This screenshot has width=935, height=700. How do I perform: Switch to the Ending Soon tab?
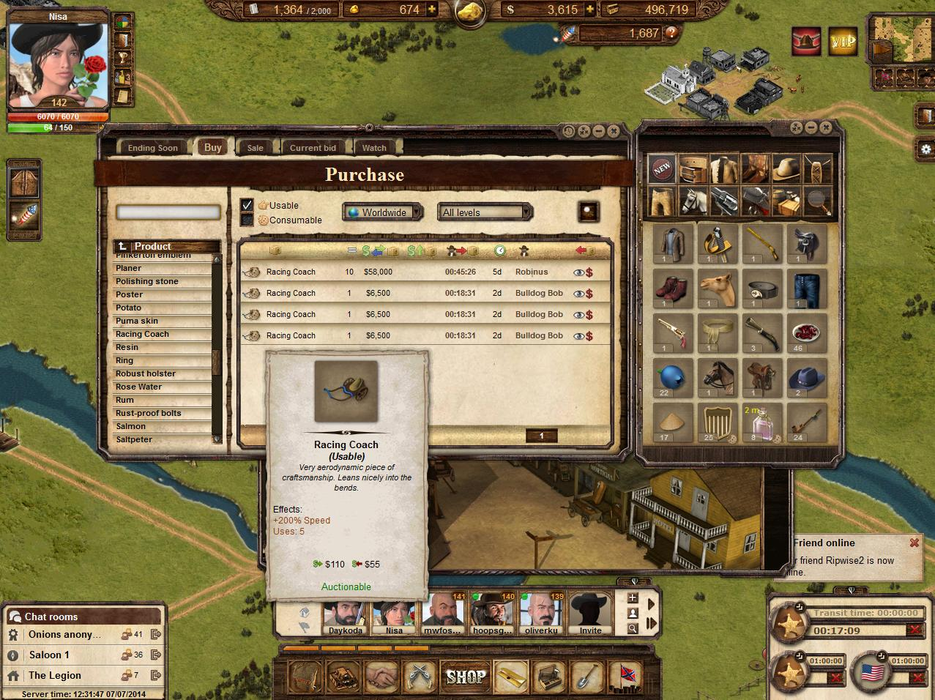point(153,148)
